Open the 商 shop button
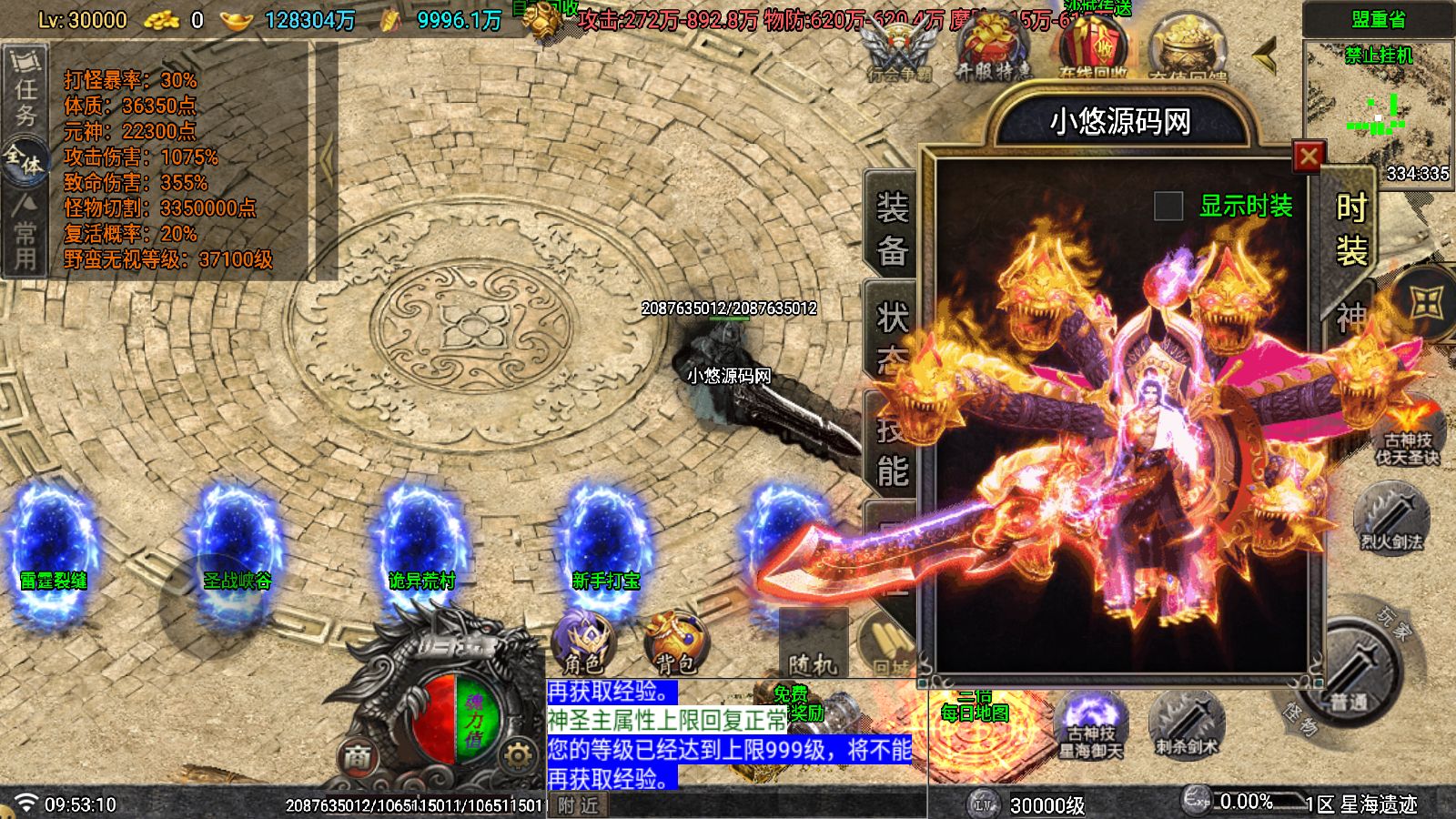The width and height of the screenshot is (1456, 819). click(x=358, y=756)
